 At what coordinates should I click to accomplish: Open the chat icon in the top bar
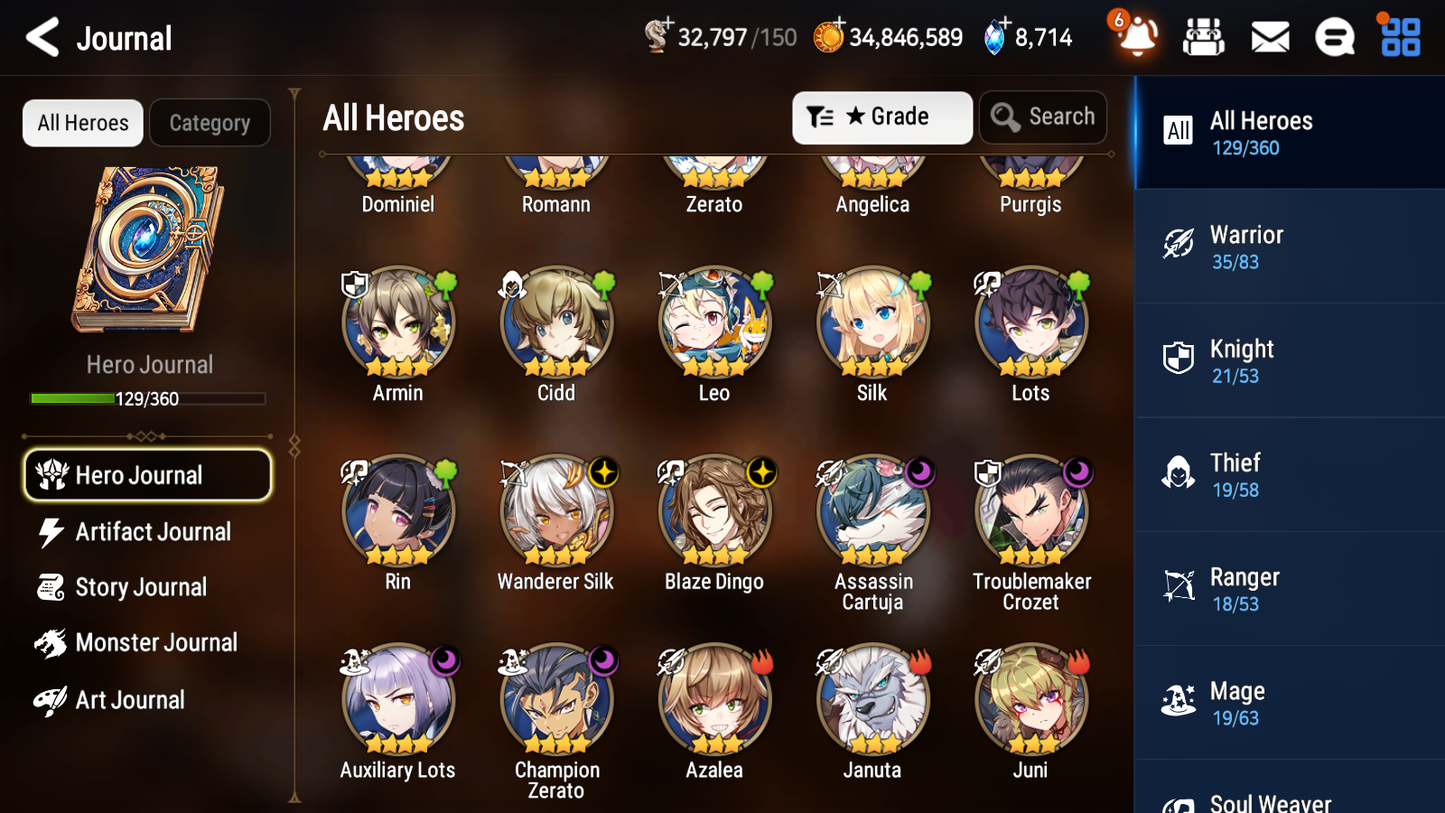tap(1334, 36)
